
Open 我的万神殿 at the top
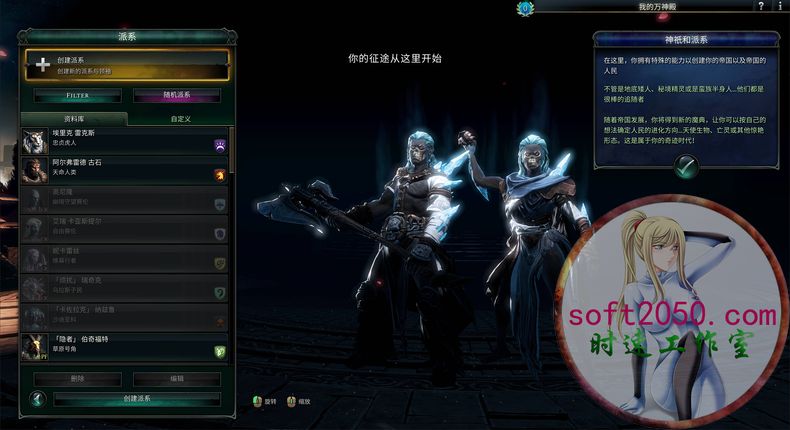[658, 7]
